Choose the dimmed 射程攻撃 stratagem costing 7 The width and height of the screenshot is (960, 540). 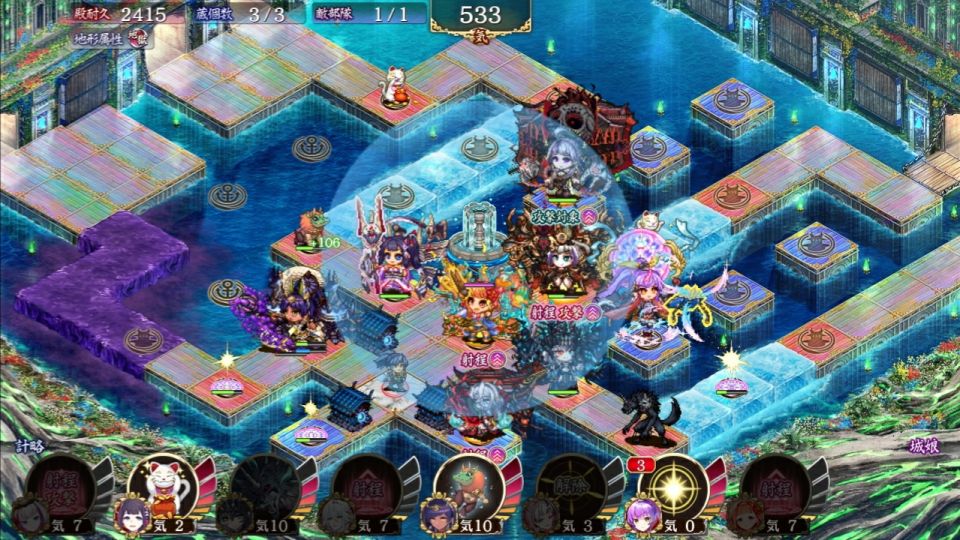(x=60, y=490)
